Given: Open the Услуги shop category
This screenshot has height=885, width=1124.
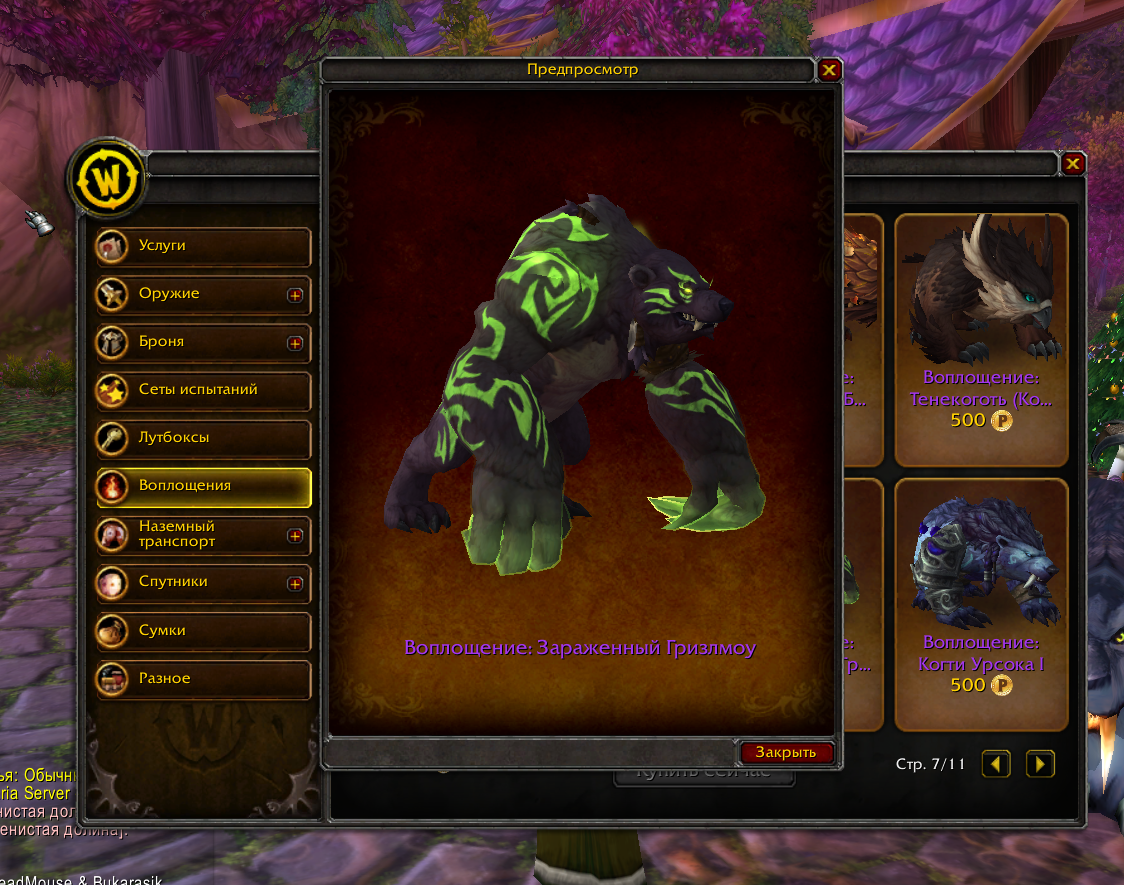Looking at the screenshot, I should (203, 246).
